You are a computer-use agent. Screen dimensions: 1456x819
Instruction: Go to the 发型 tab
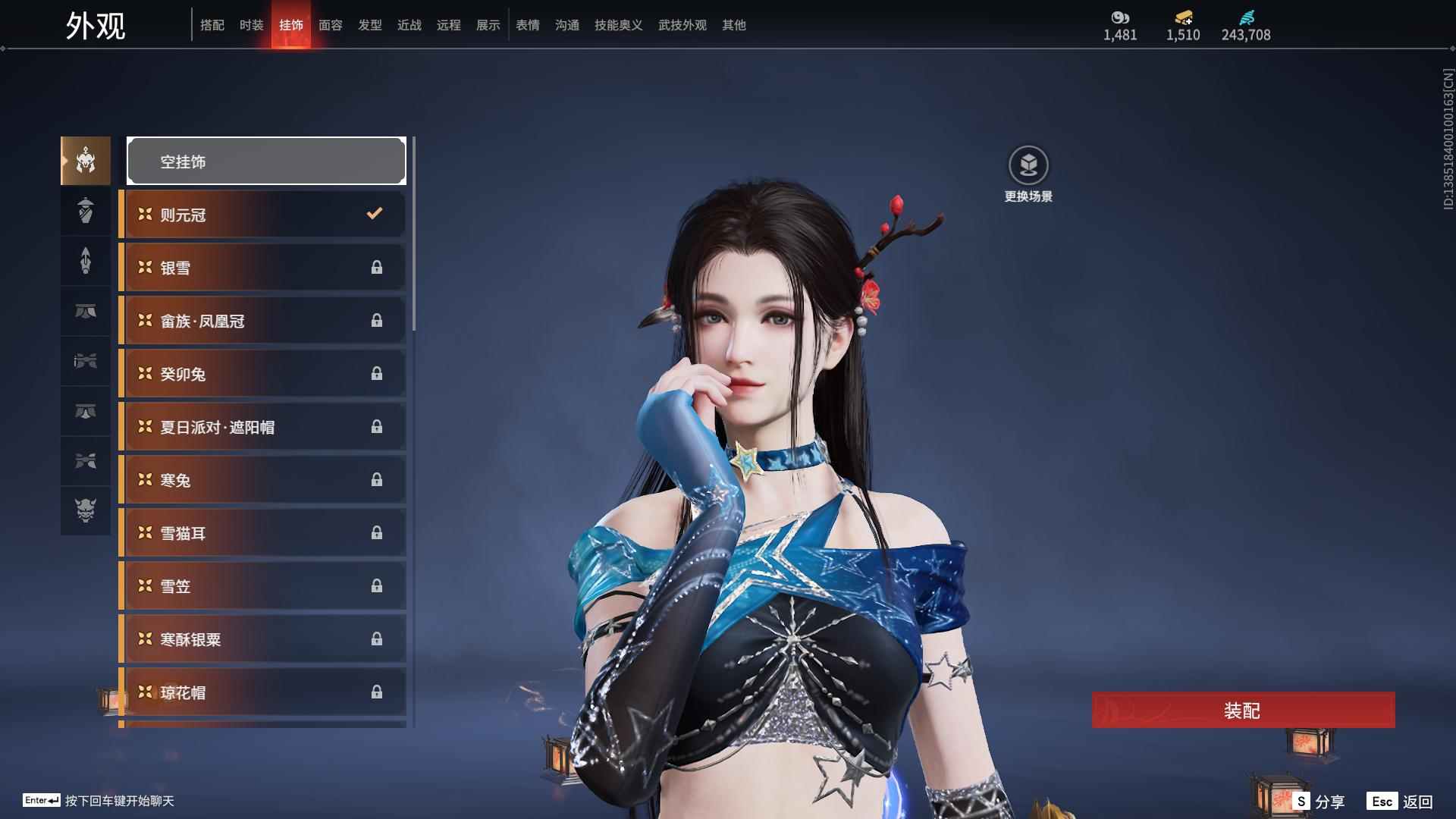pyautogui.click(x=369, y=25)
